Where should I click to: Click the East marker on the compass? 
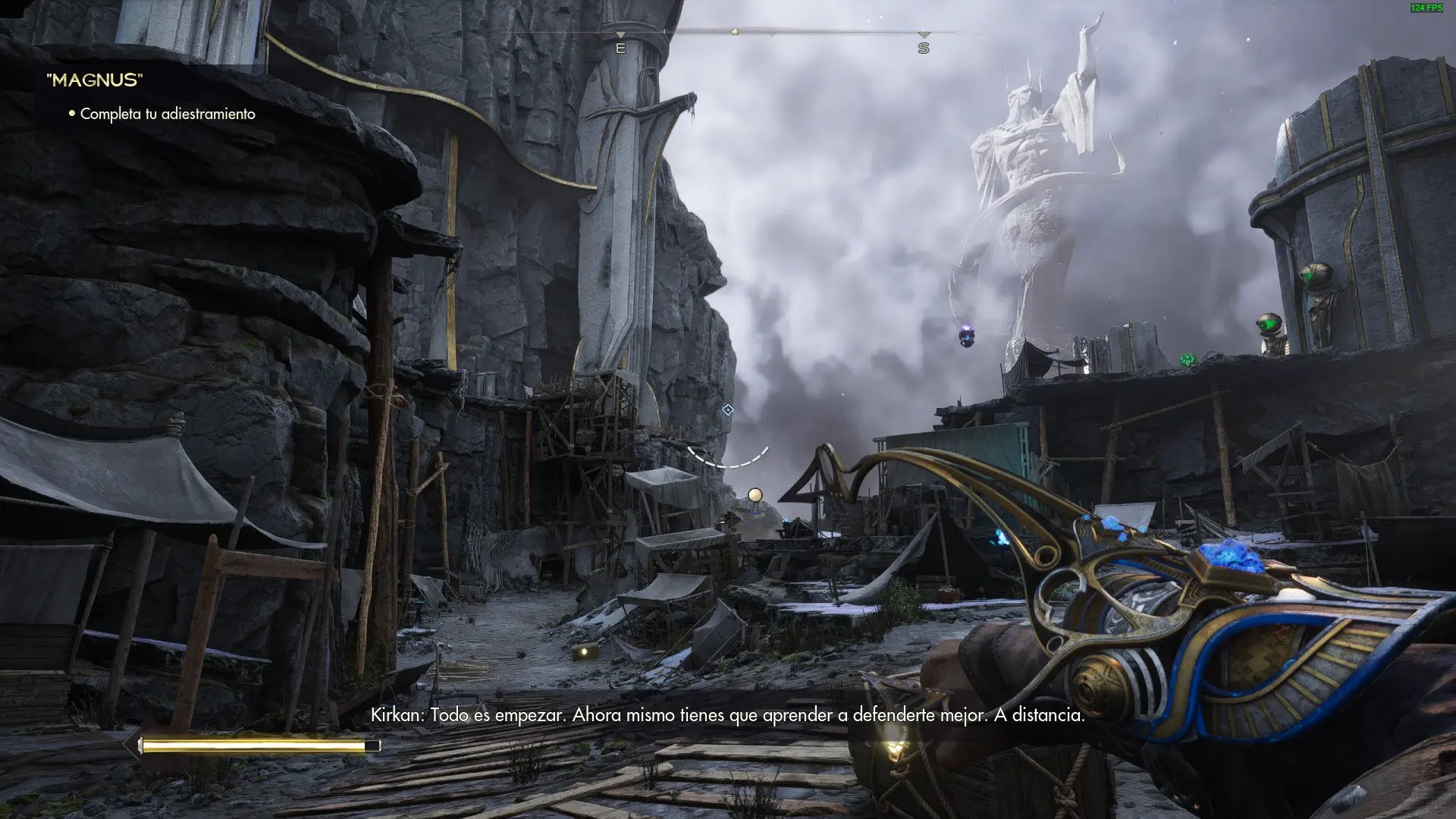(x=620, y=48)
